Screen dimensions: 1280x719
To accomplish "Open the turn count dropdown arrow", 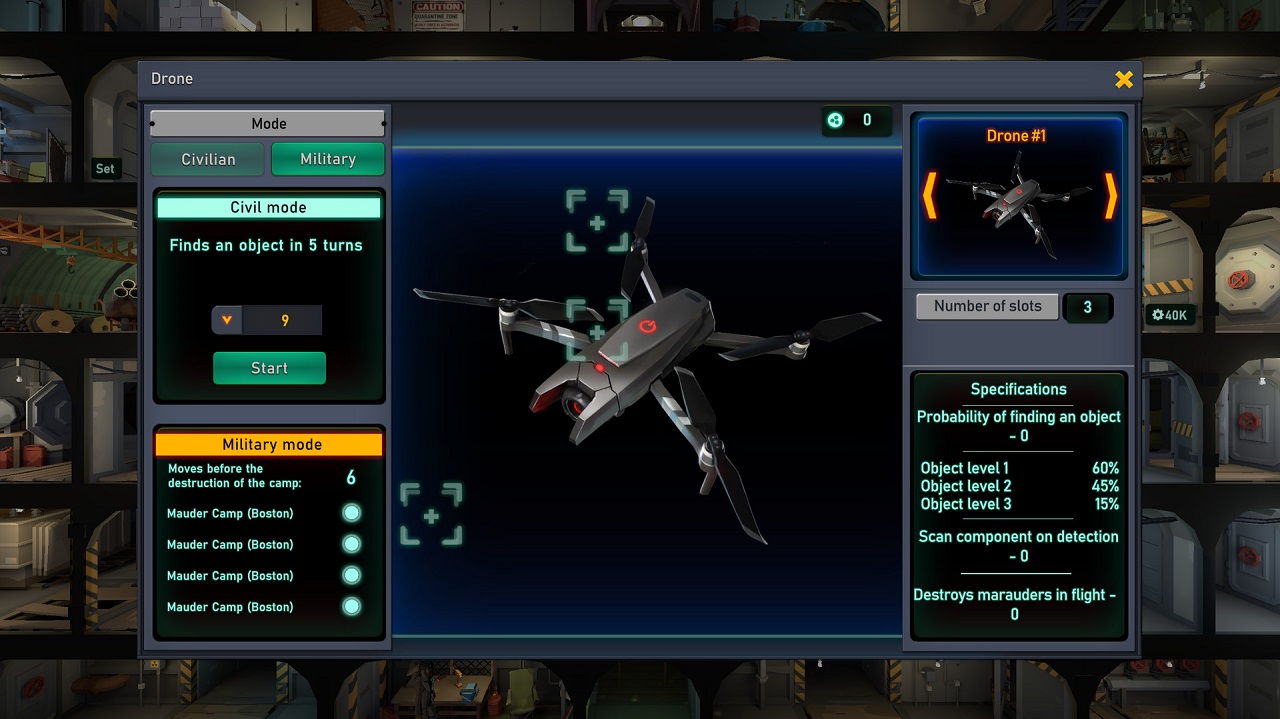I will tap(227, 320).
